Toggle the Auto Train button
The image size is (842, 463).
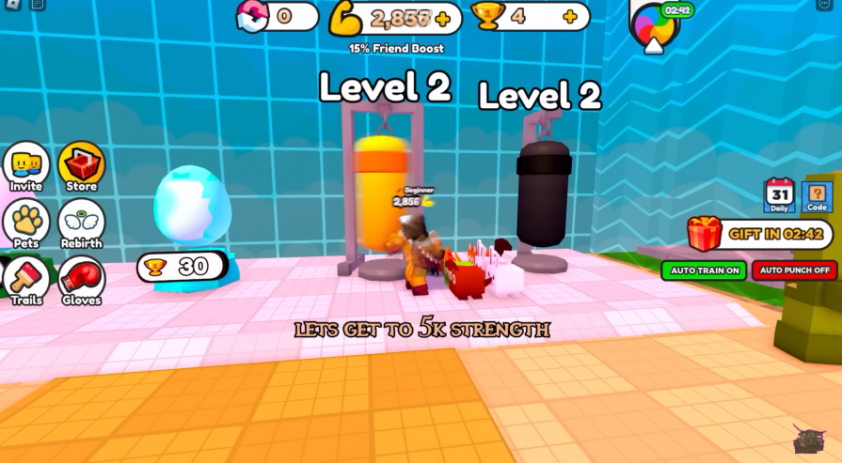click(704, 271)
